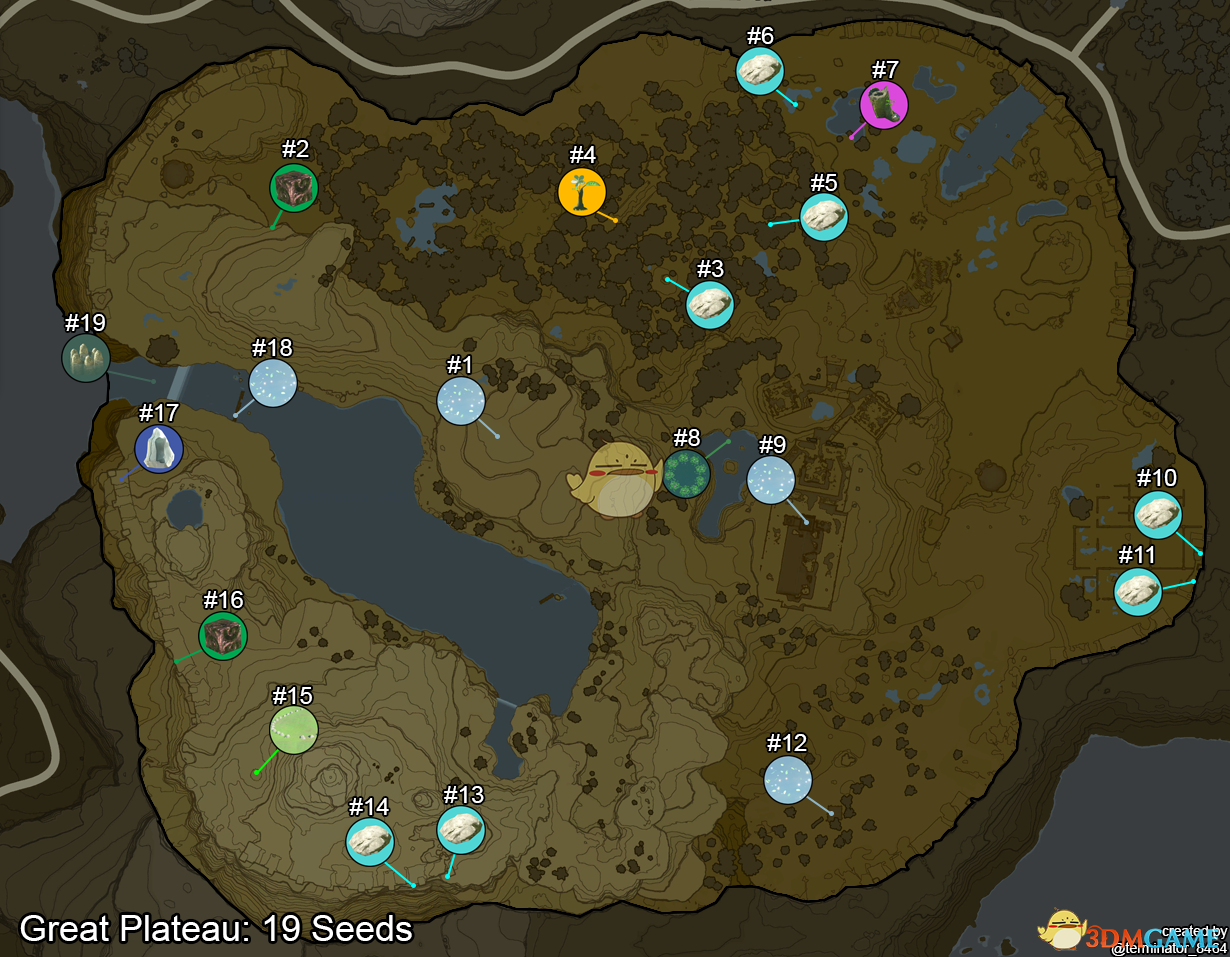This screenshot has height=957, width=1230.
Task: Select the stone cluster marker #19
Action: coord(86,358)
